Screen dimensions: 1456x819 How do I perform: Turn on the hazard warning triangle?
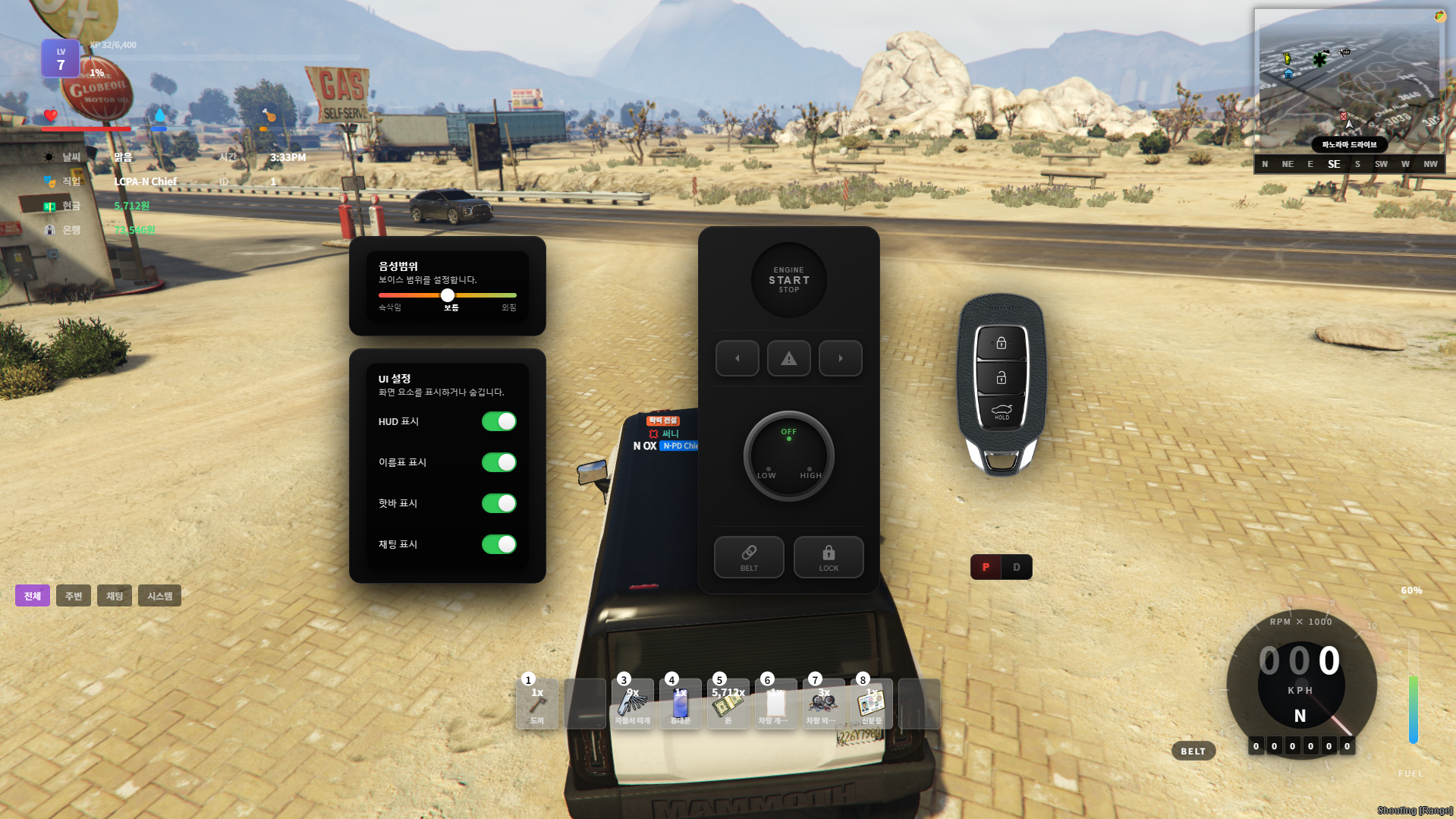788,358
